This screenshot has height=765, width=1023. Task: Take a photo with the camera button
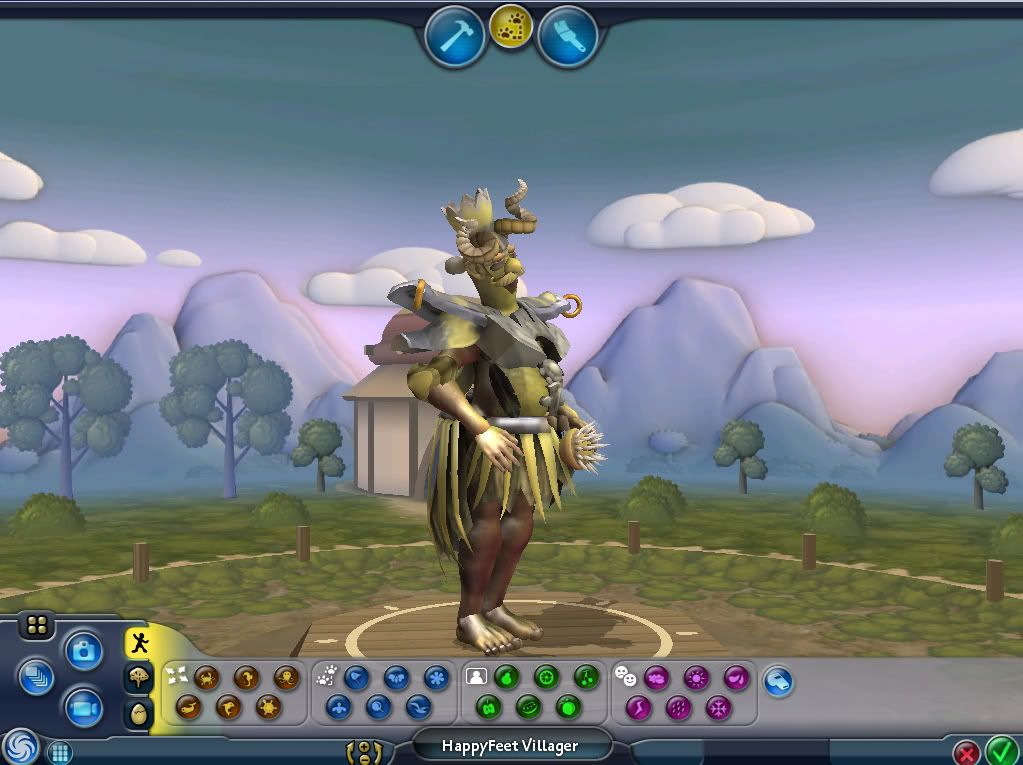click(84, 651)
